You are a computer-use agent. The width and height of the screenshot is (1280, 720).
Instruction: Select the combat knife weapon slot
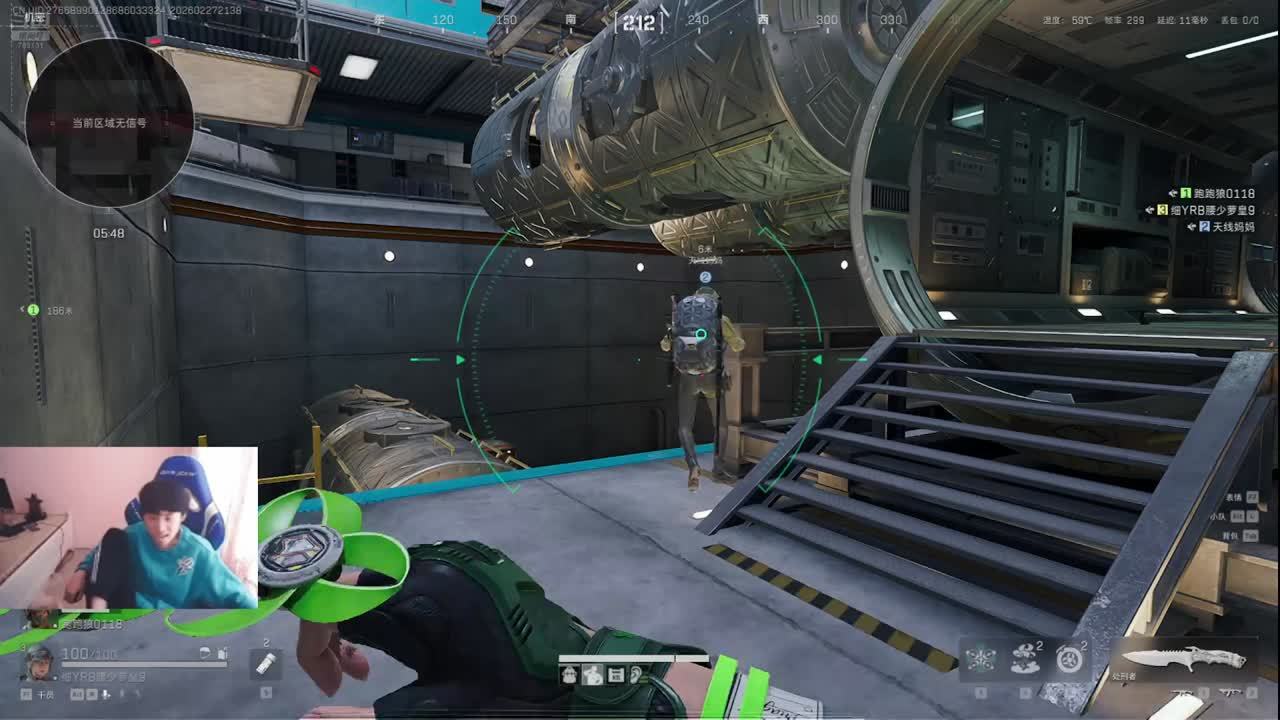[x=1184, y=658]
